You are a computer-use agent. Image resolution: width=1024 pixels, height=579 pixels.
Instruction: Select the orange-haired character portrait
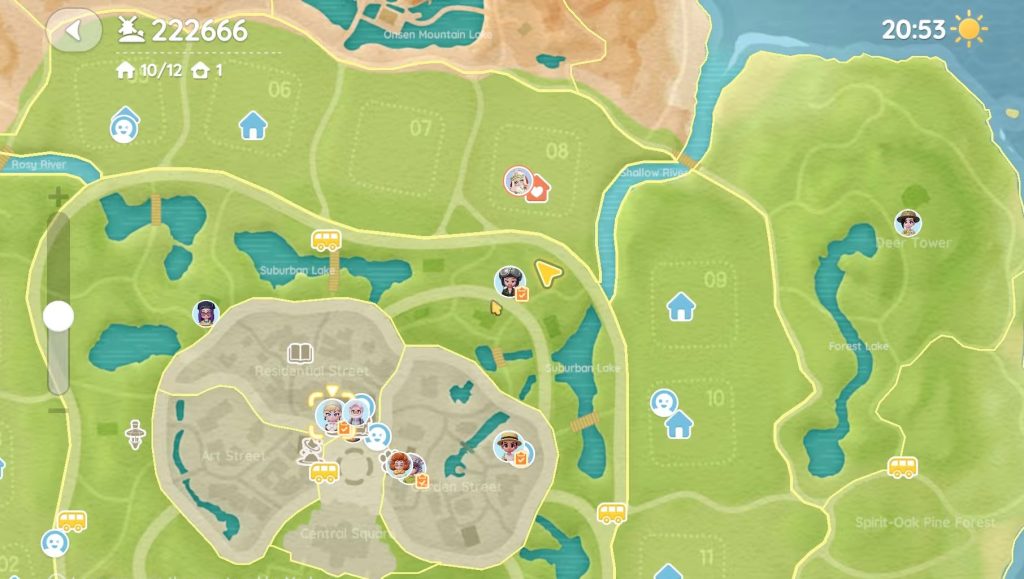click(x=399, y=464)
